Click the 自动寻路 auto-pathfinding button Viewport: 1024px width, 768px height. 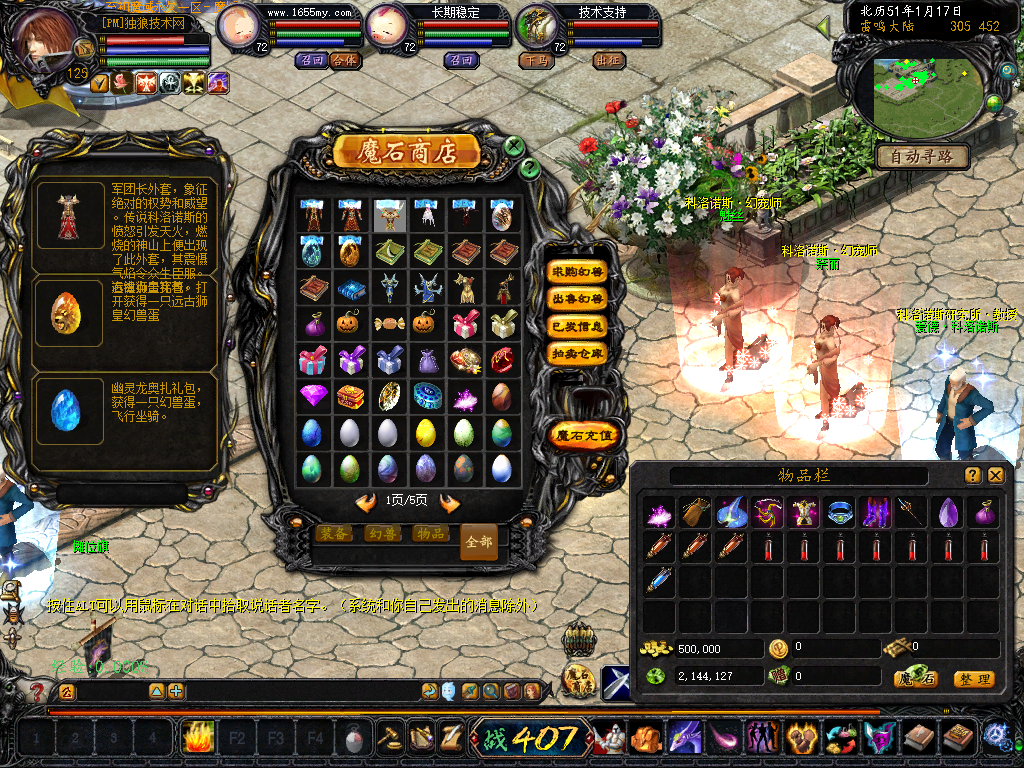point(923,156)
